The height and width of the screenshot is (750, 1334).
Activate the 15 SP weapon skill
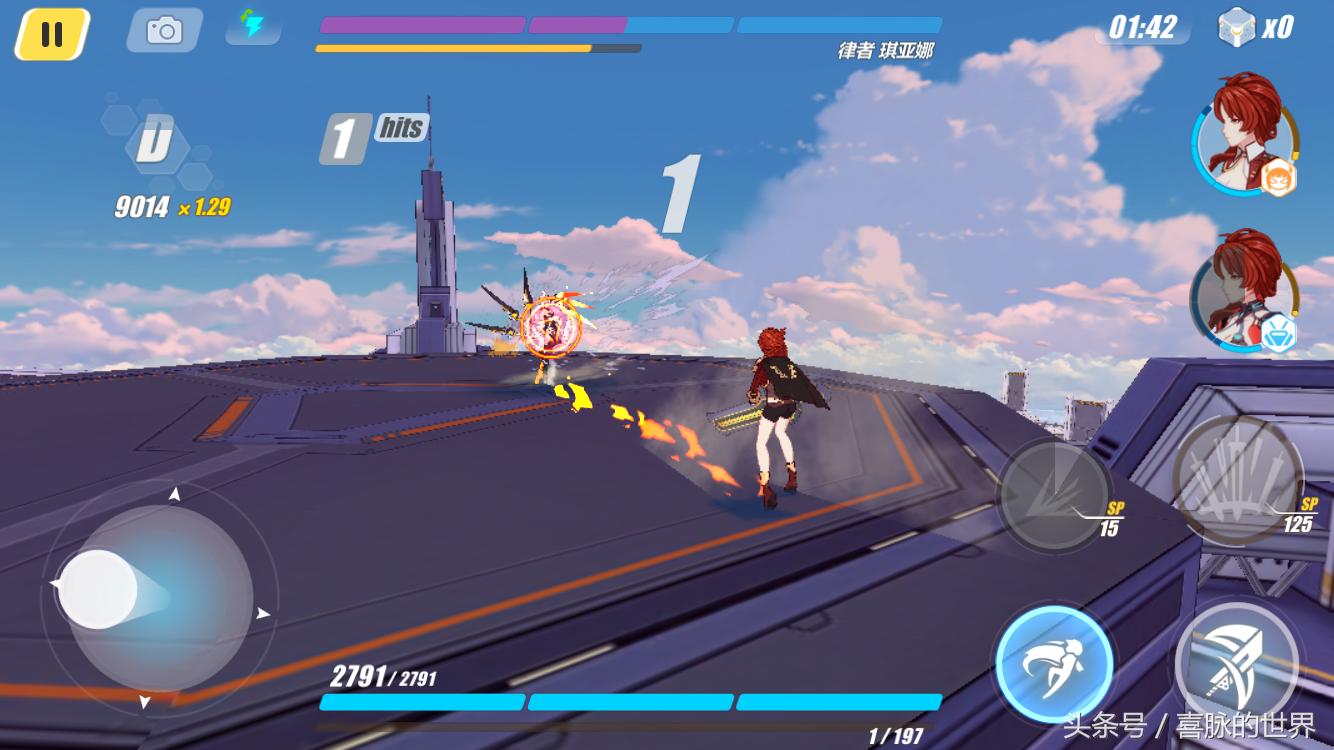click(x=1055, y=495)
